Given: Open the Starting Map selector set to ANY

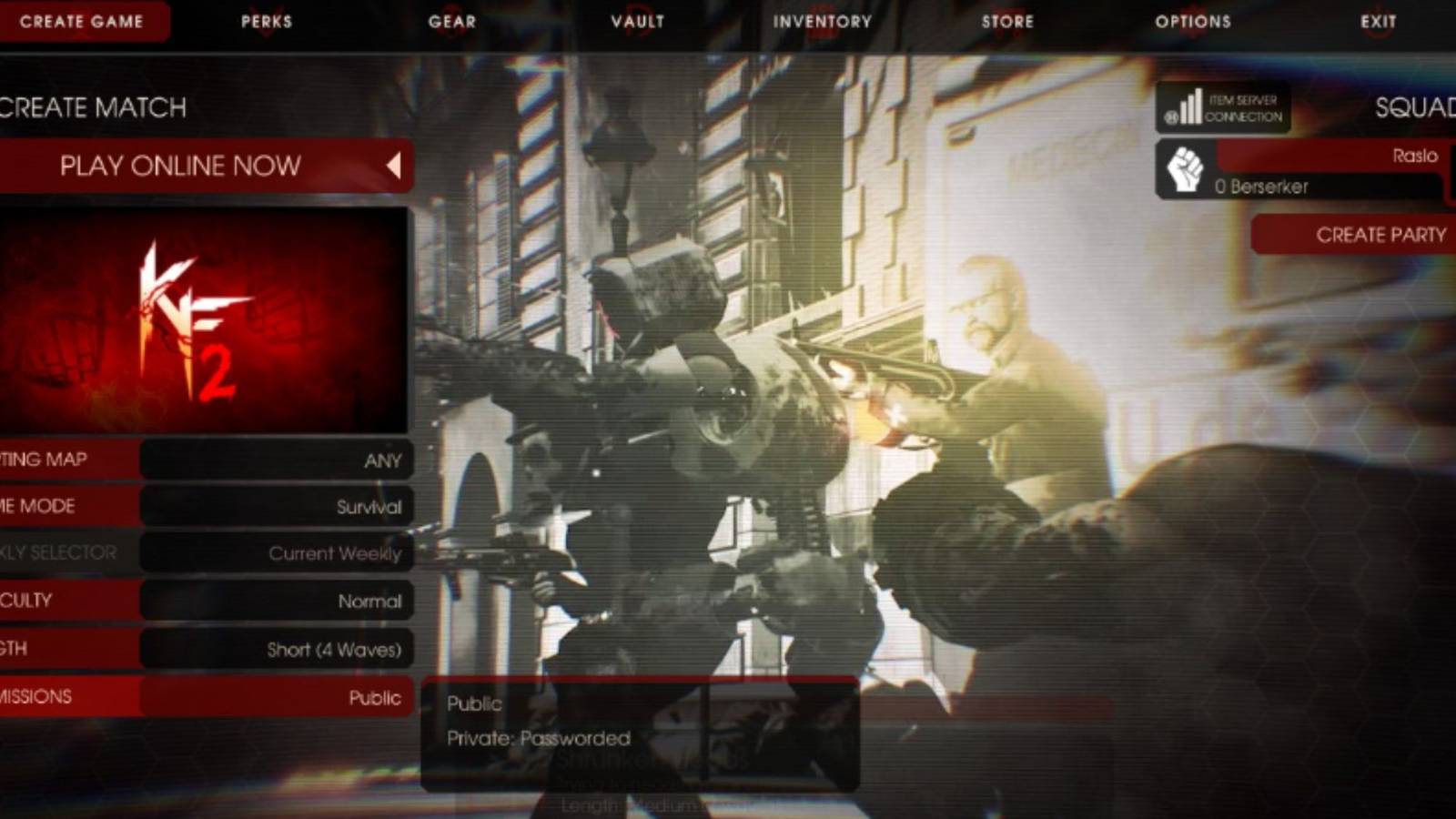Looking at the screenshot, I should (278, 460).
